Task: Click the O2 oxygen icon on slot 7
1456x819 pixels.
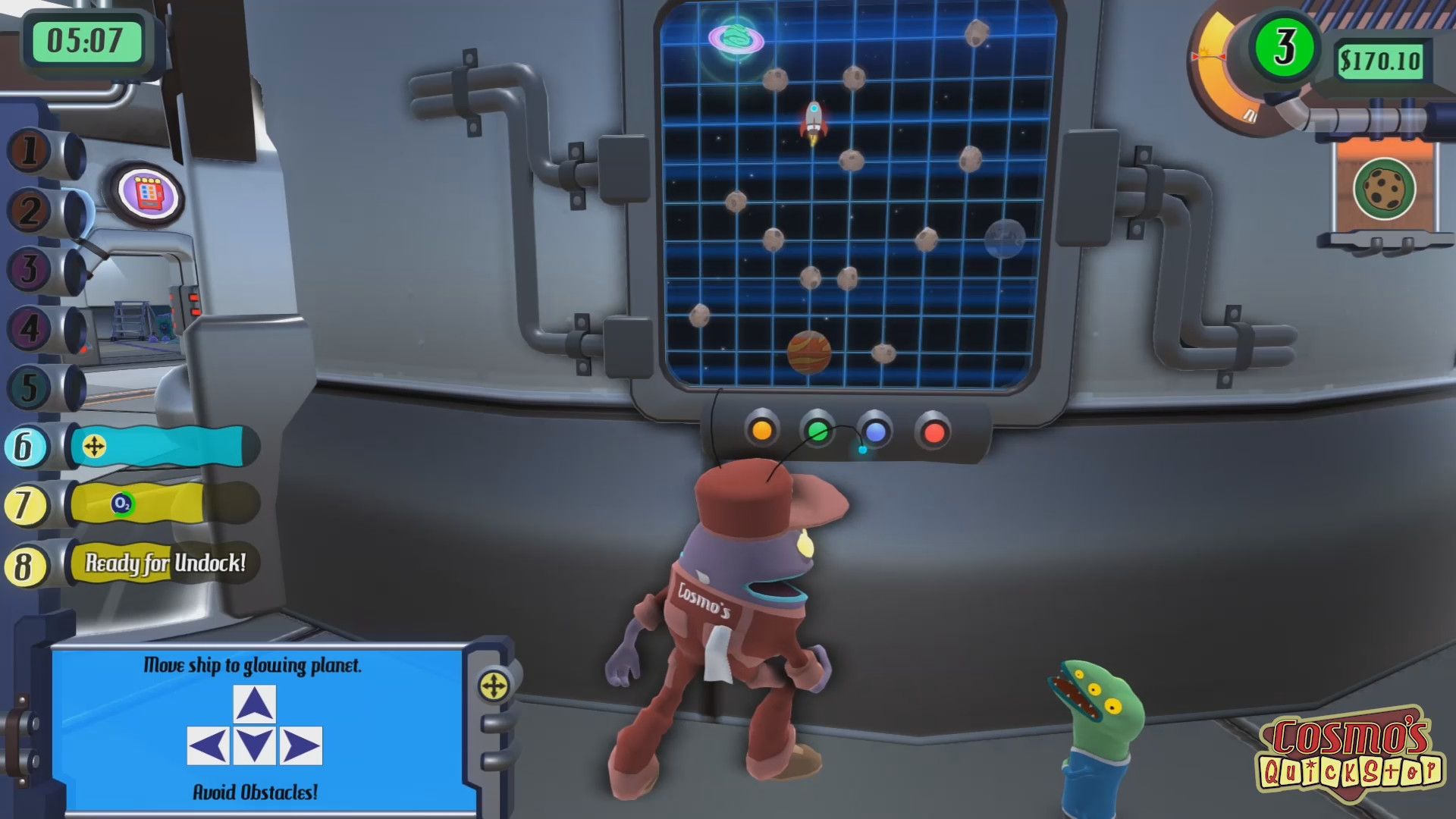Action: coord(124,504)
